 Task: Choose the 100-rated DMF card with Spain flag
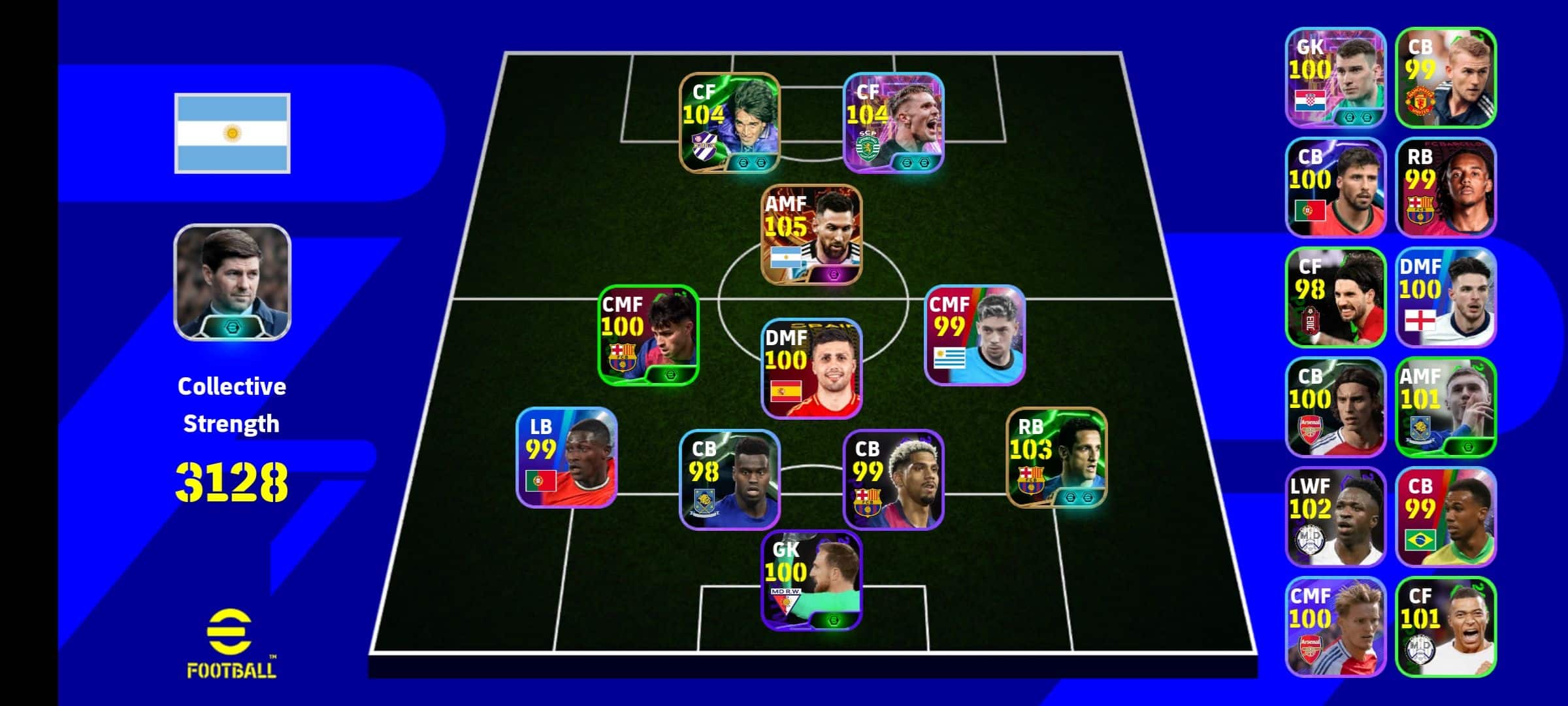(811, 369)
